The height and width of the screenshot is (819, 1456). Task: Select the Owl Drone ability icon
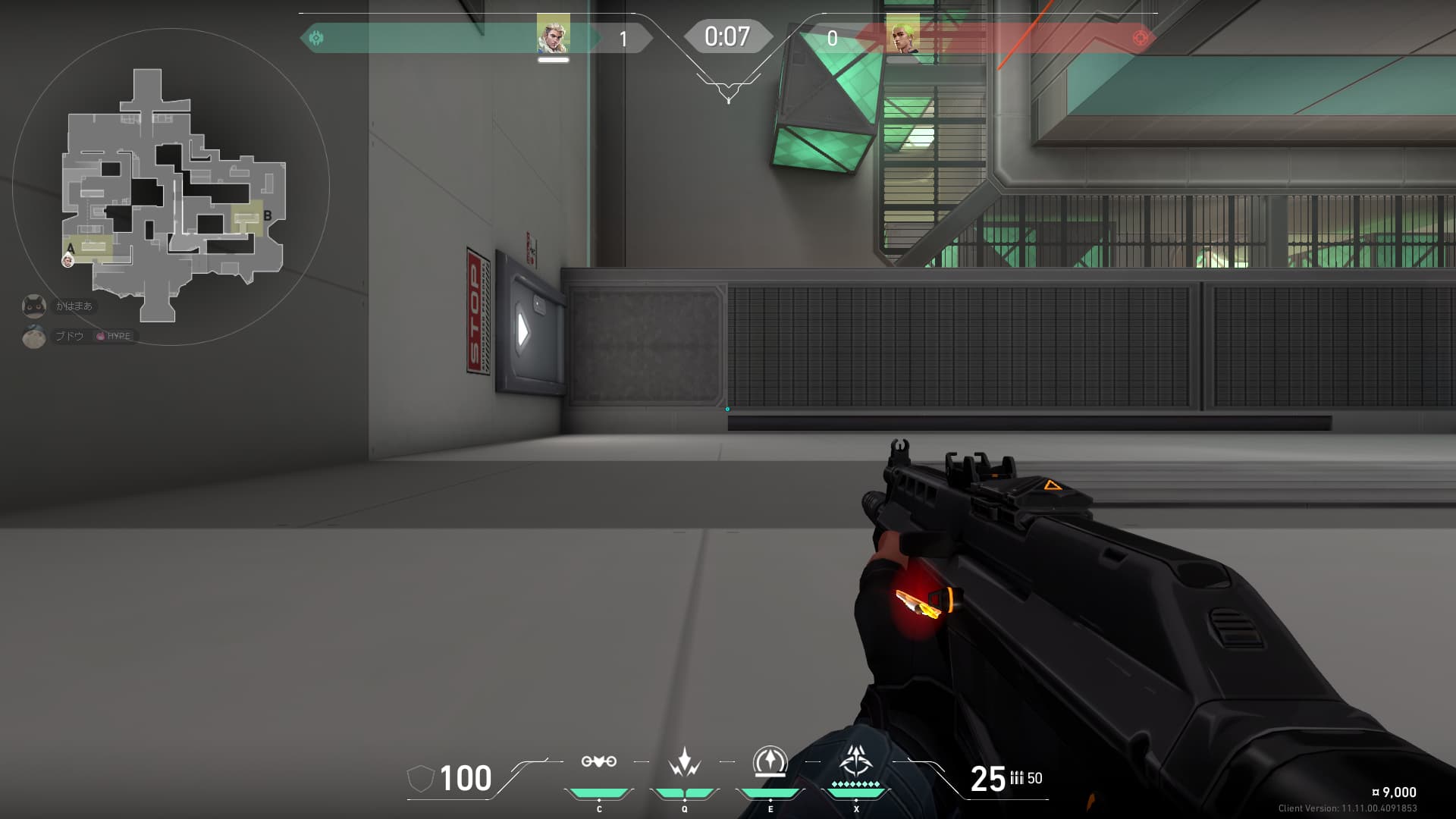[598, 761]
